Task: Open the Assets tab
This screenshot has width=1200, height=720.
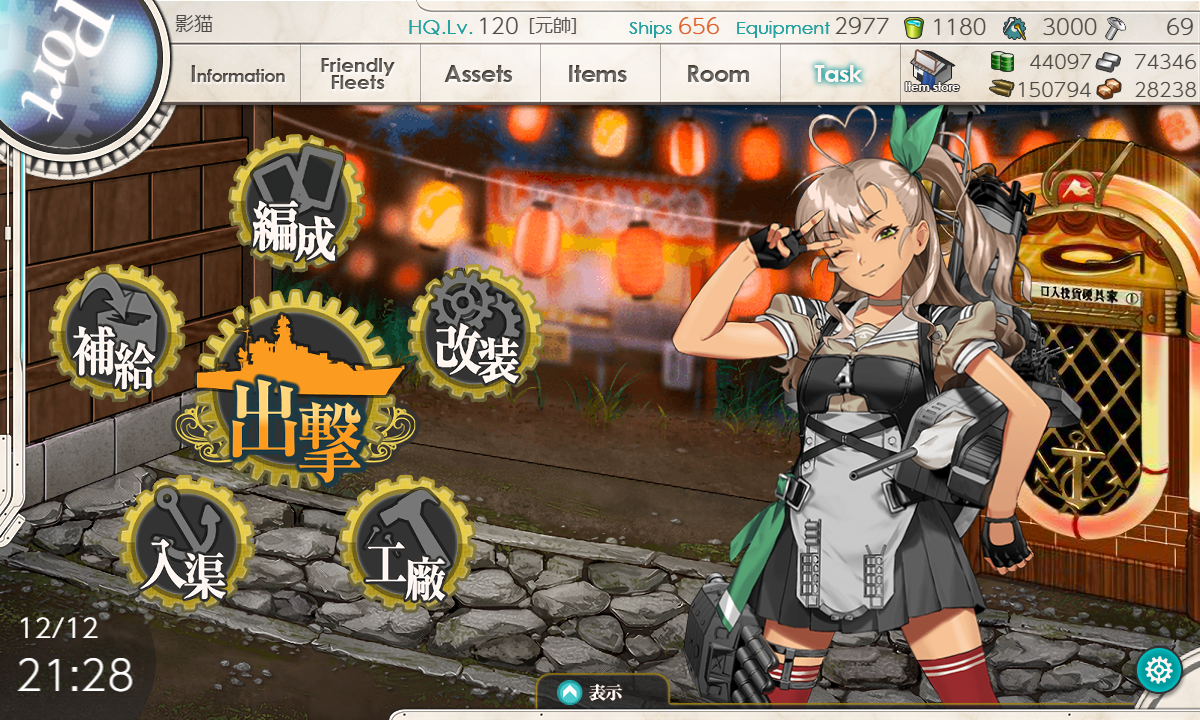Action: point(478,74)
